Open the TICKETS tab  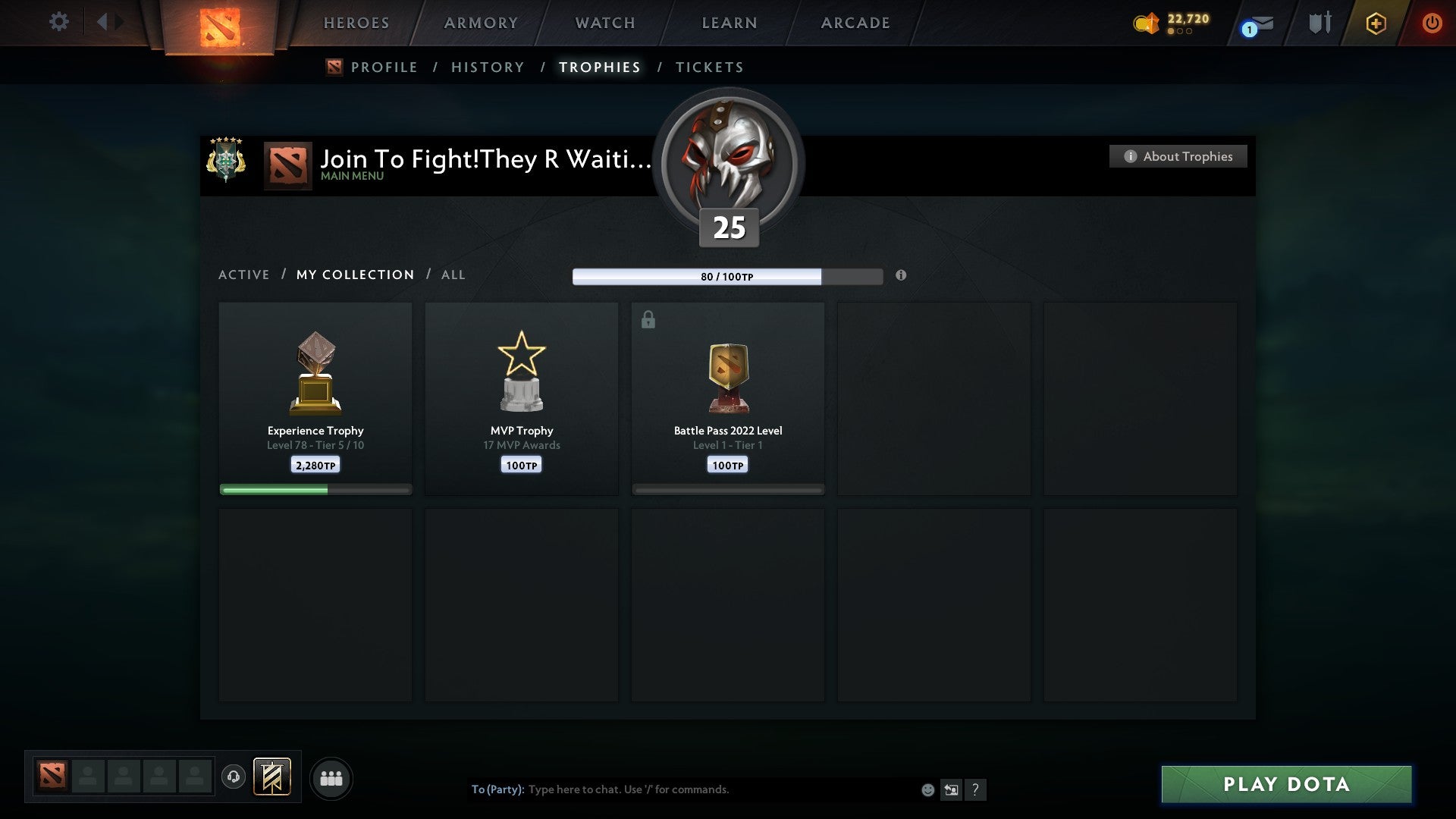click(709, 67)
